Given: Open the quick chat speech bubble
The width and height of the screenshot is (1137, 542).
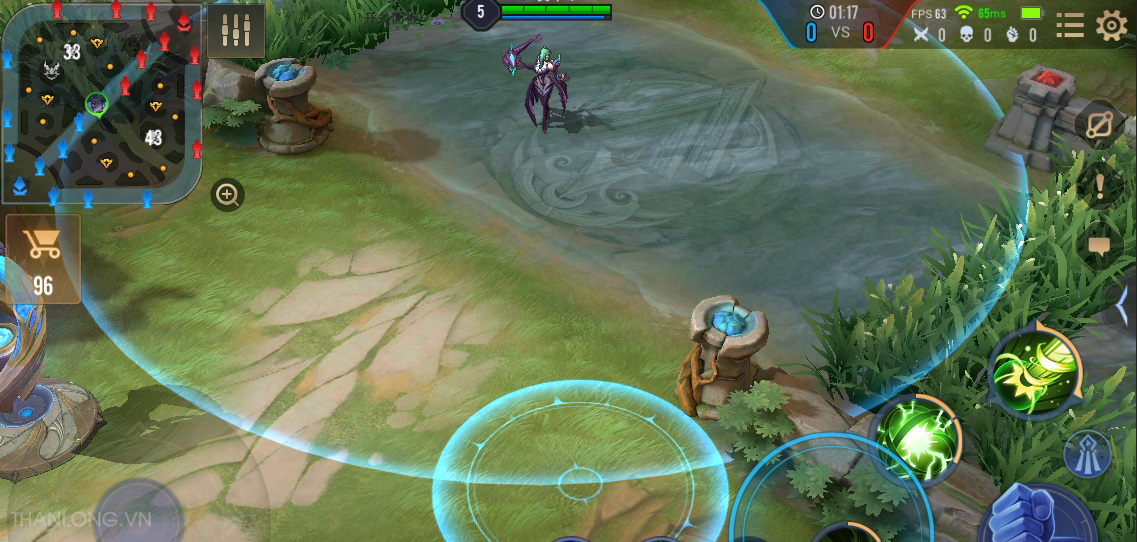Looking at the screenshot, I should point(1099,246).
